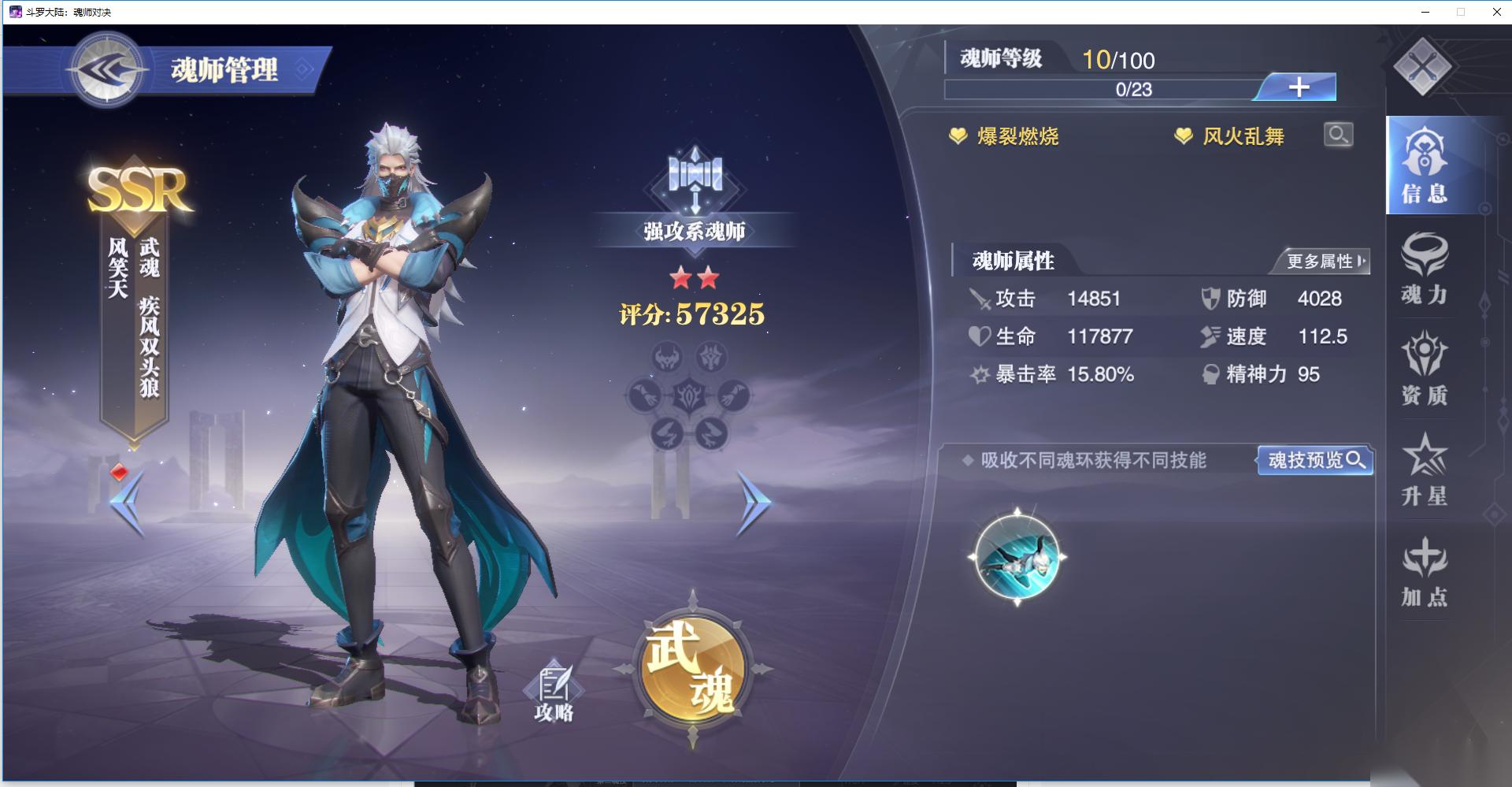The image size is (1512, 787).
Task: Show 更多属性 details
Action: 1325,262
